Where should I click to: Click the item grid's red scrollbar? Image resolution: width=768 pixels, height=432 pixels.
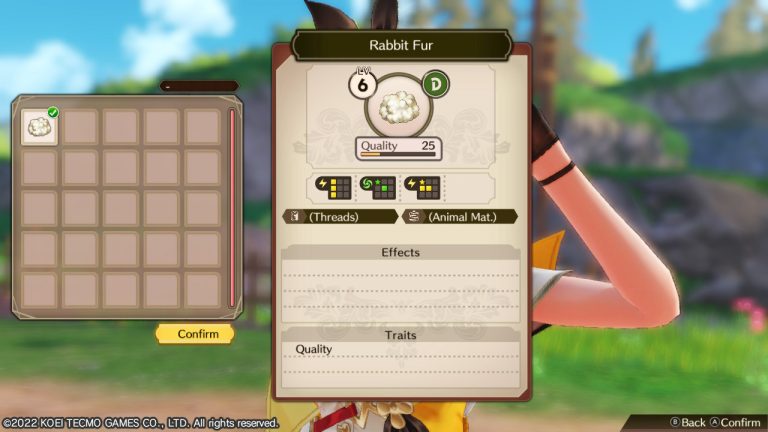232,208
